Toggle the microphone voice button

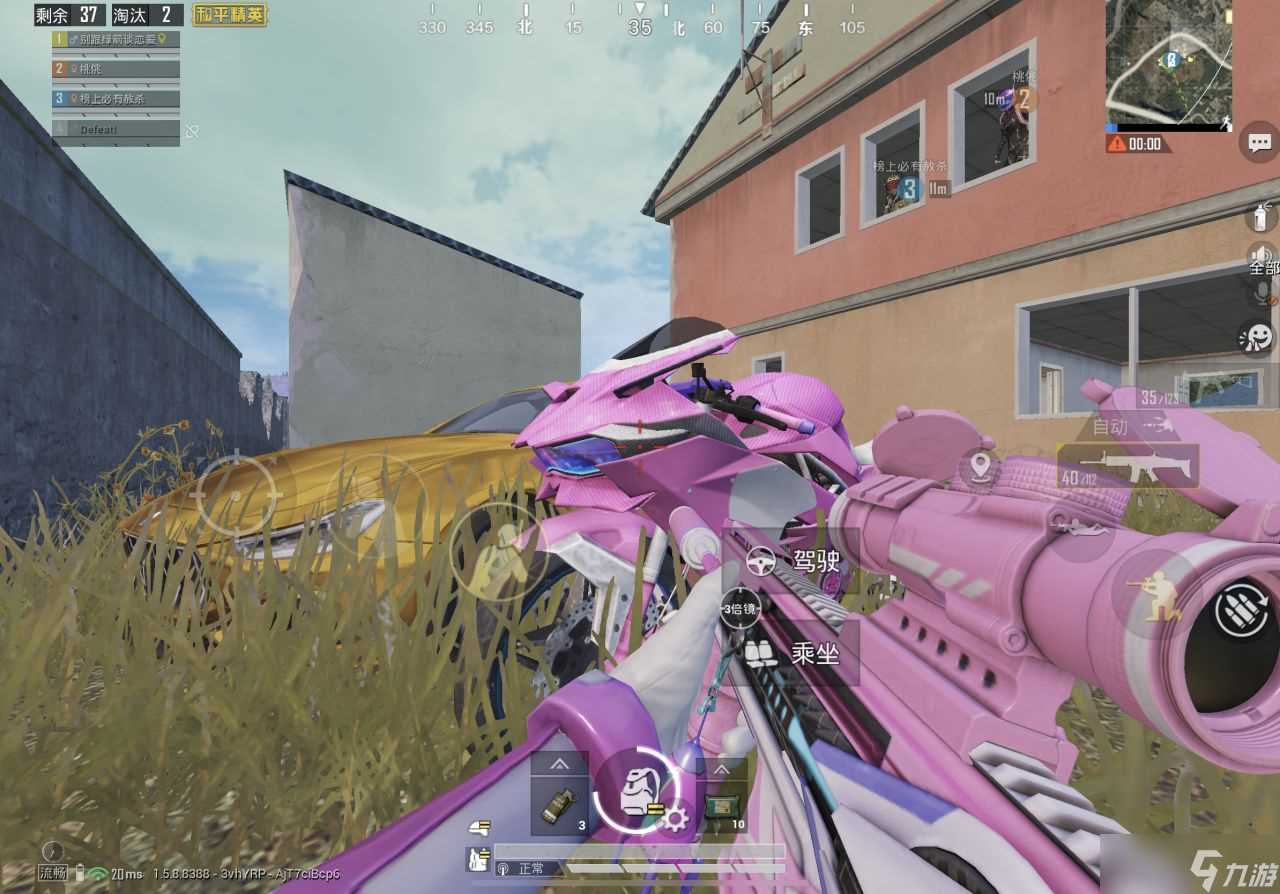coord(1262,293)
